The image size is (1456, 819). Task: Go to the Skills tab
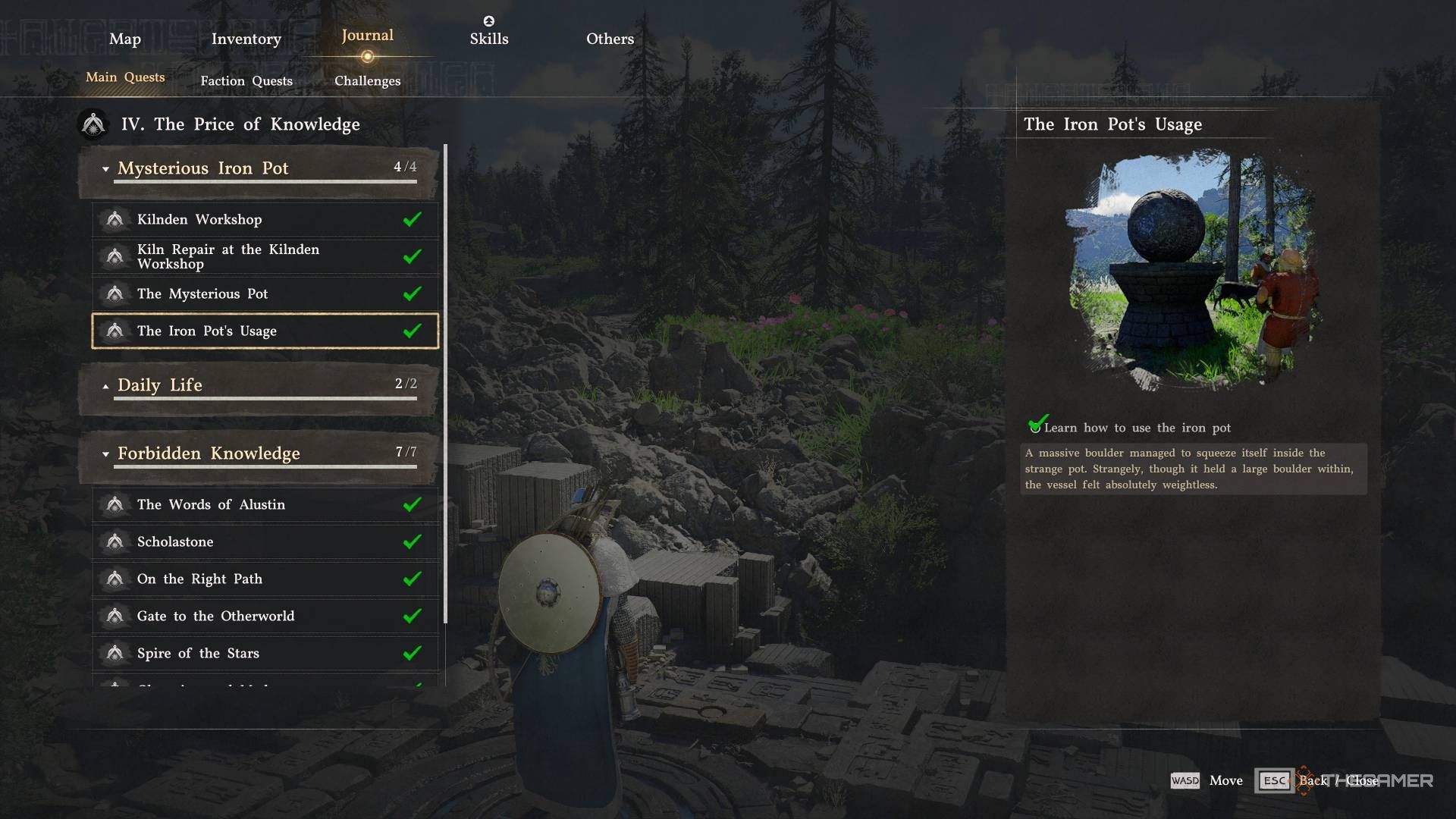click(x=488, y=39)
